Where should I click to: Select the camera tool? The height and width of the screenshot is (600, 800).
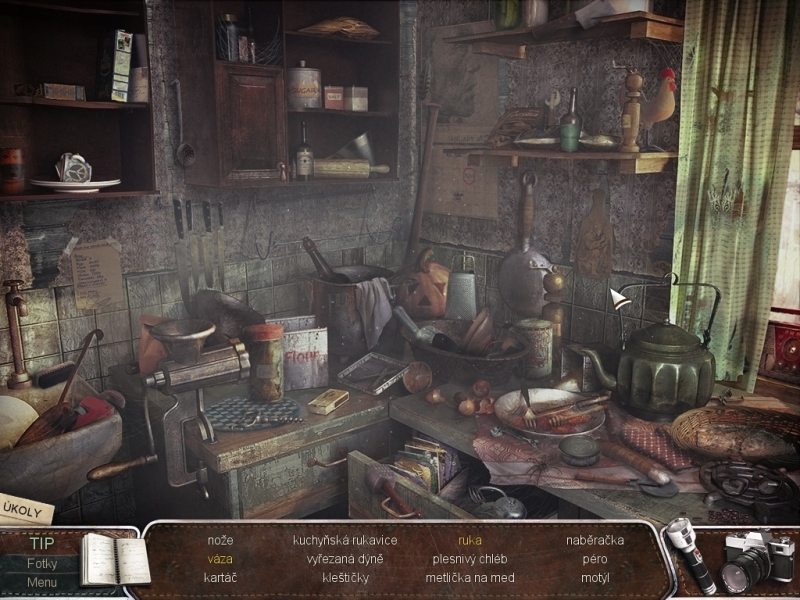[x=756, y=558]
